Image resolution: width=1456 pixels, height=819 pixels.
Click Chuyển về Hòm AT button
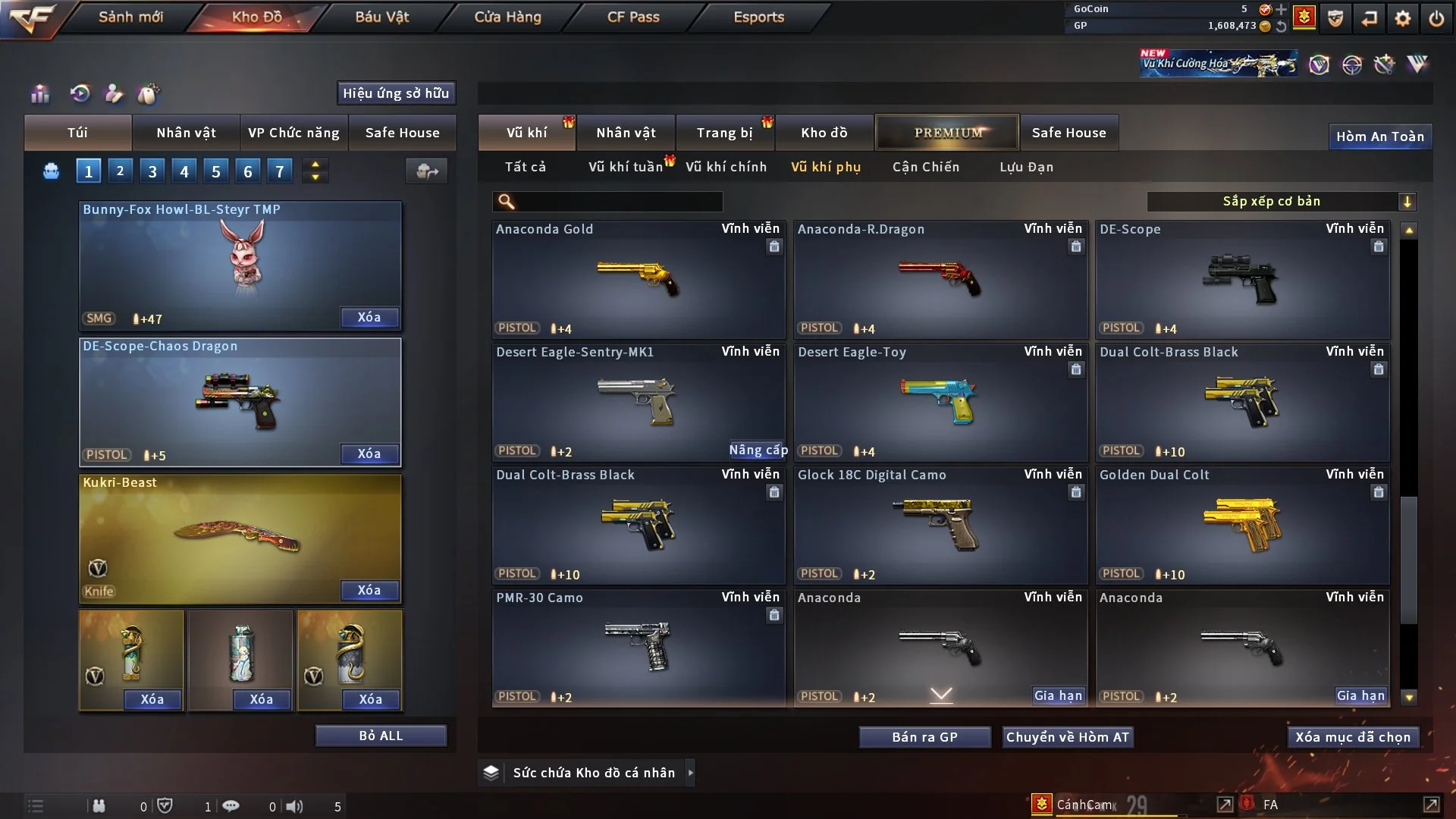point(1067,737)
